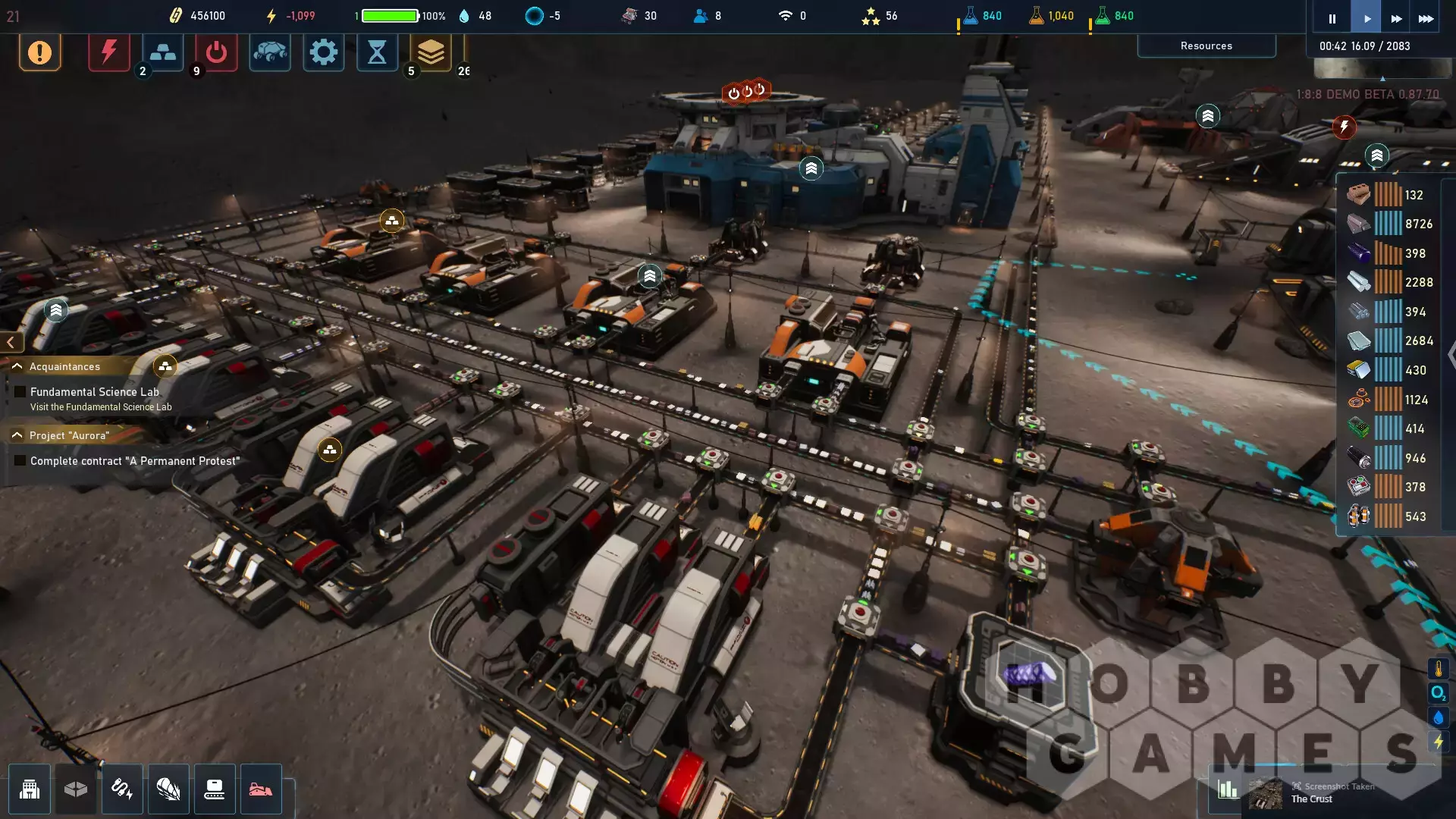
Task: Collapse the Project "Aurora" quest group
Action: pos(17,435)
